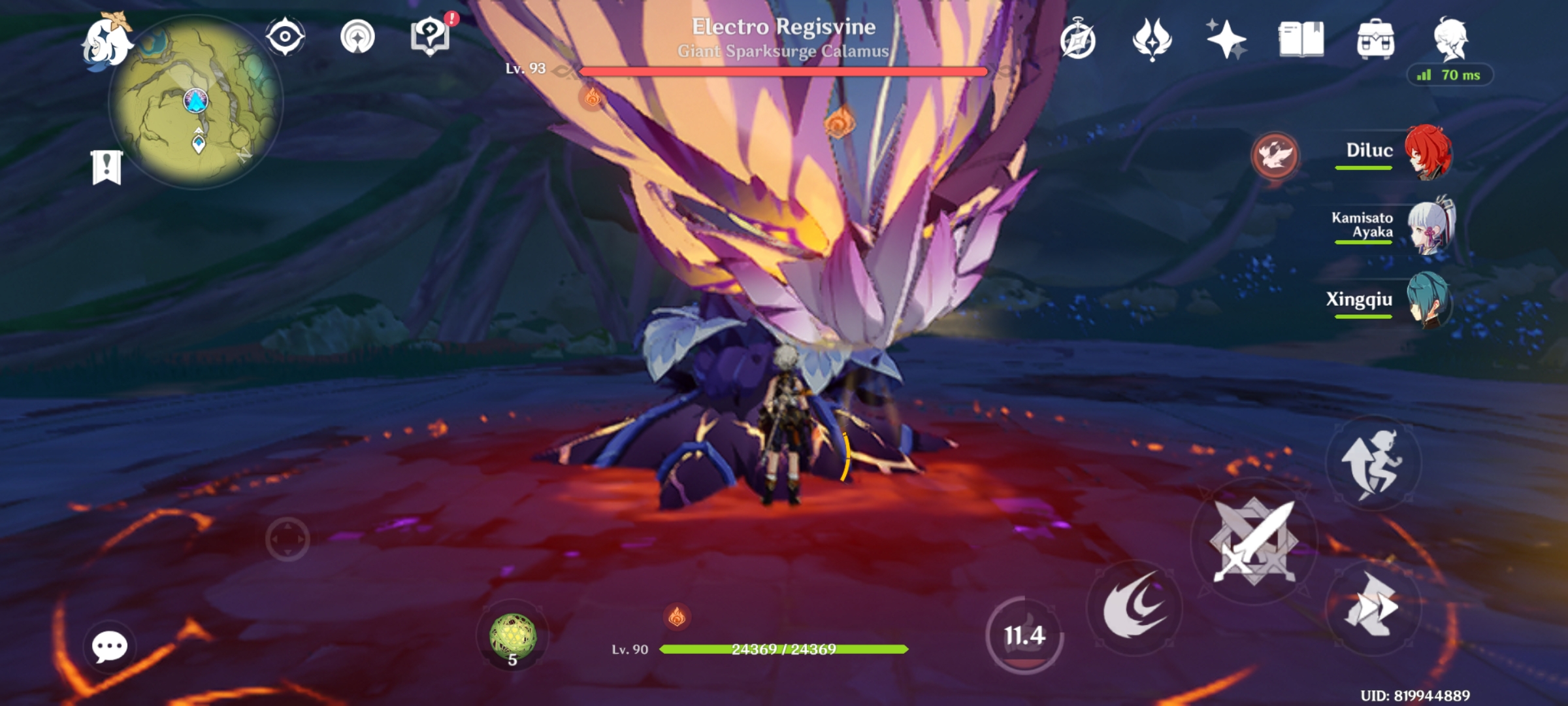Open the Quest menu with red notification badge
The image size is (1568, 706).
click(x=429, y=36)
